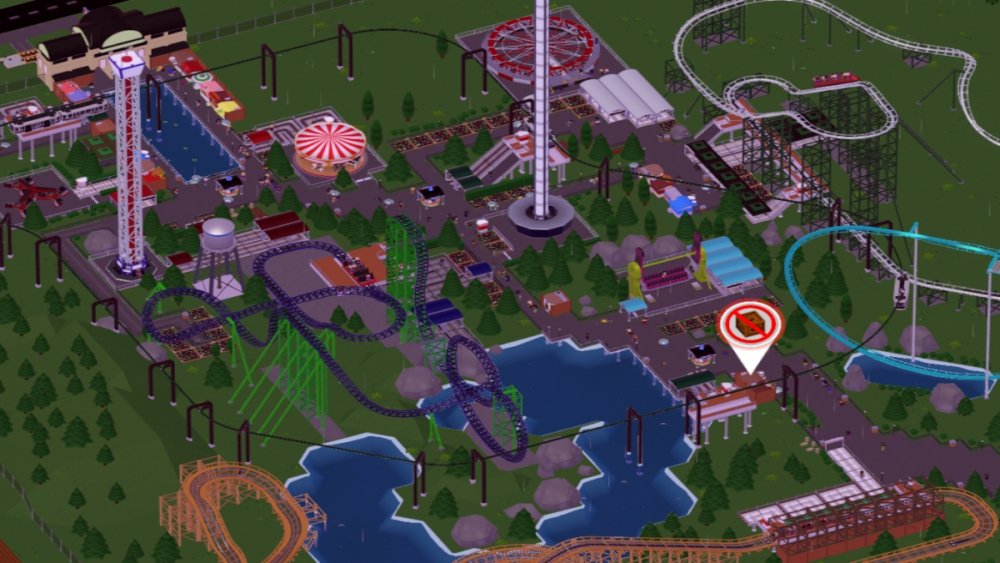Click the crossed-out crate alert marker
The image size is (1000, 563).
(x=751, y=325)
